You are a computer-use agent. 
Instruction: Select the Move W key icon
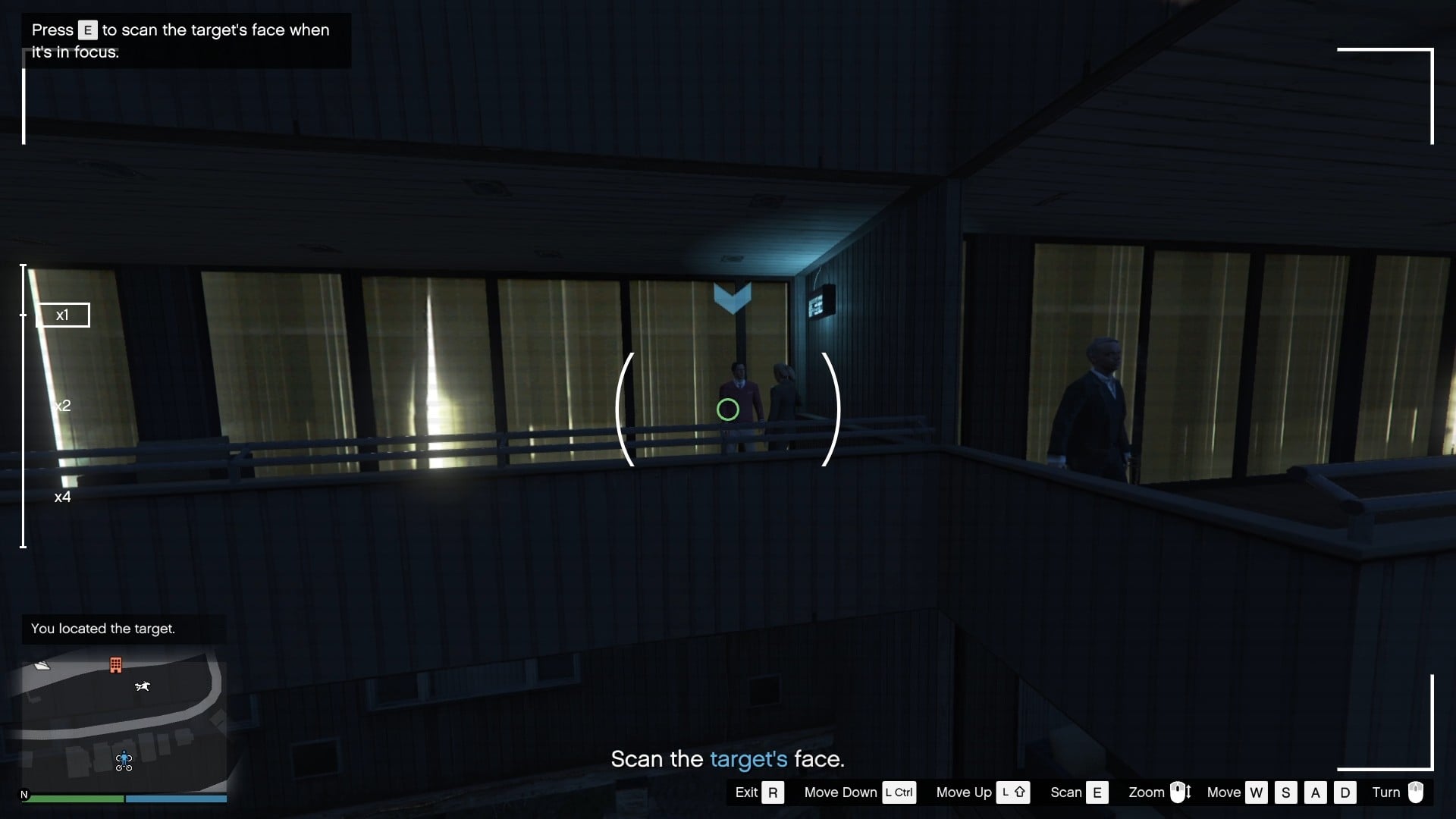pos(1257,792)
